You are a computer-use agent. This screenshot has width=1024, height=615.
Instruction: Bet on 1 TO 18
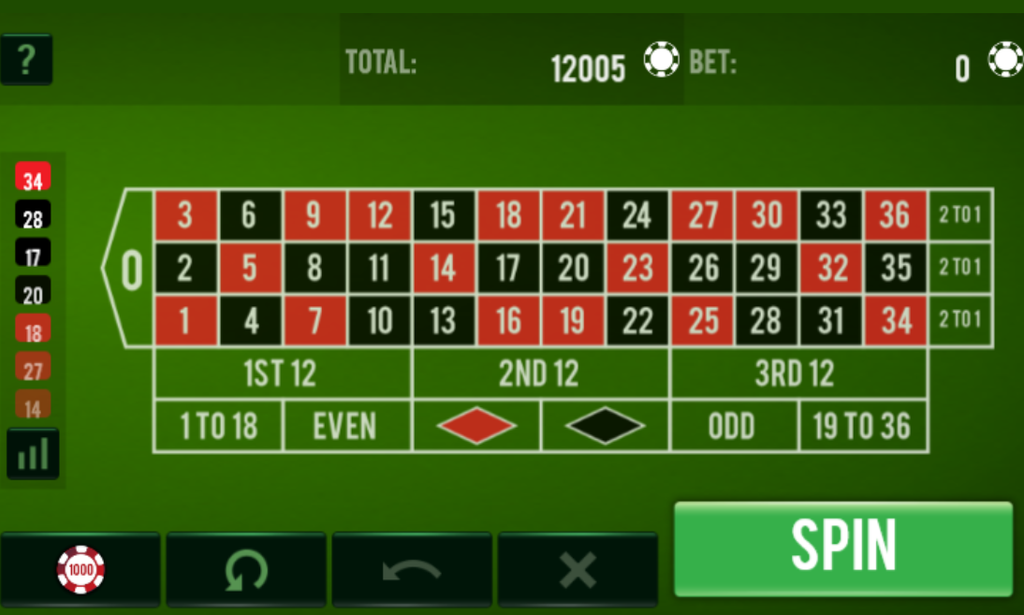[x=218, y=427]
